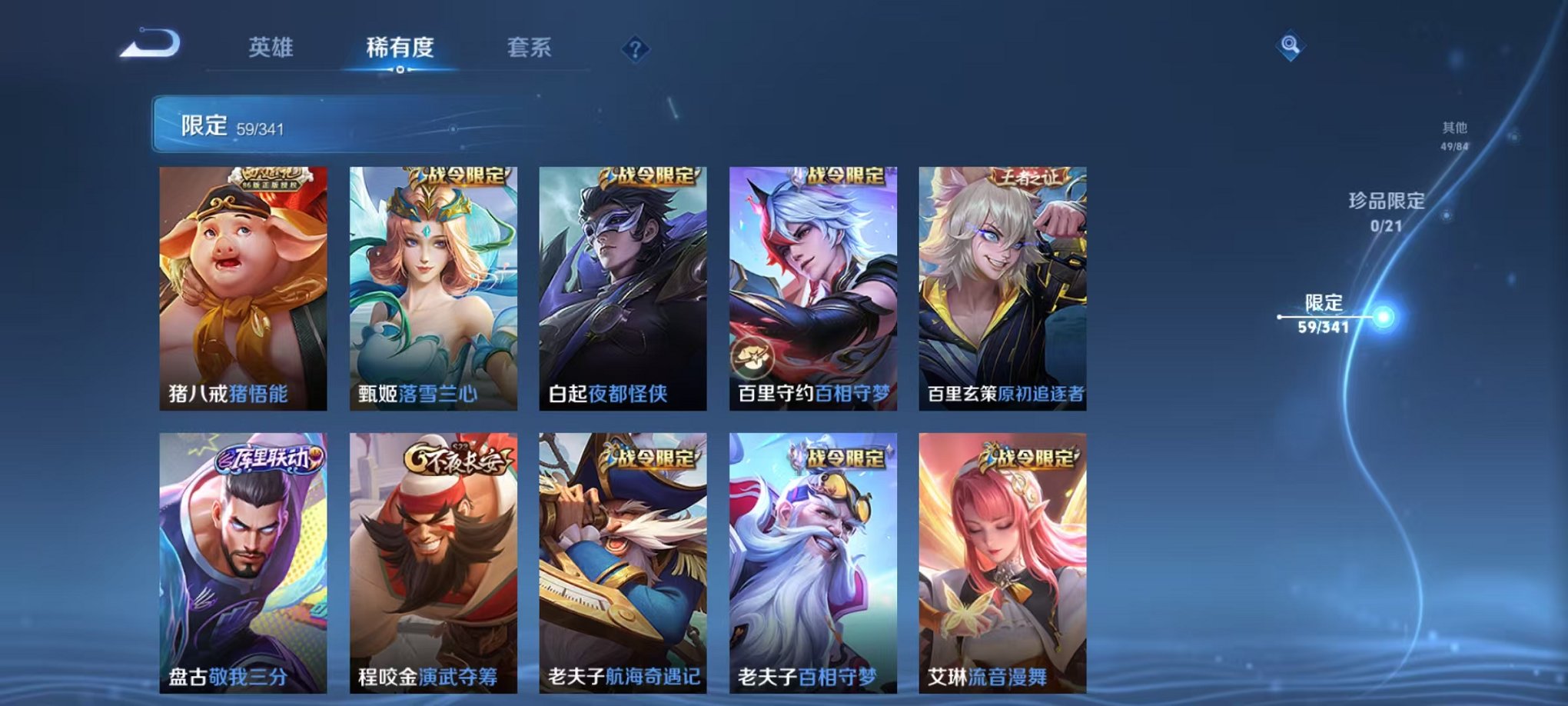Switch to the 套系 tab
The width and height of the screenshot is (1568, 706).
click(536, 46)
